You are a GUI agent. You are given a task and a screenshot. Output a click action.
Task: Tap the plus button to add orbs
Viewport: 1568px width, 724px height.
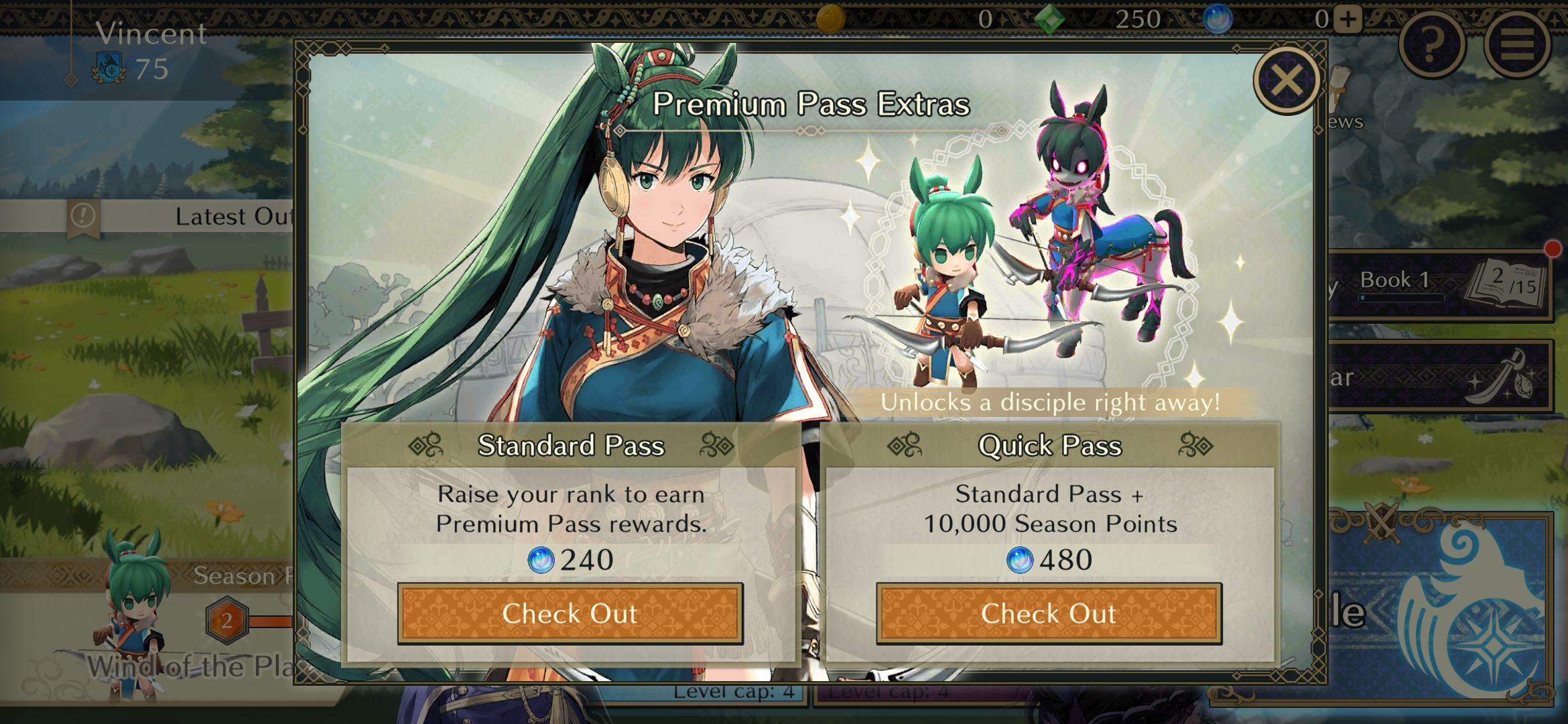(1348, 19)
